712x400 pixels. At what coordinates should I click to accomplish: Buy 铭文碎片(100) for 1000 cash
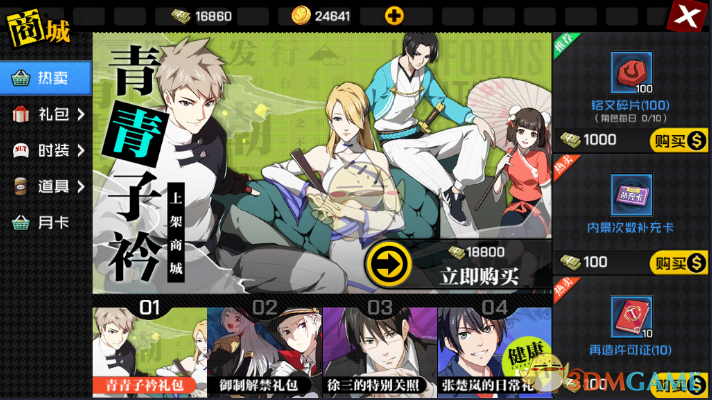(673, 140)
